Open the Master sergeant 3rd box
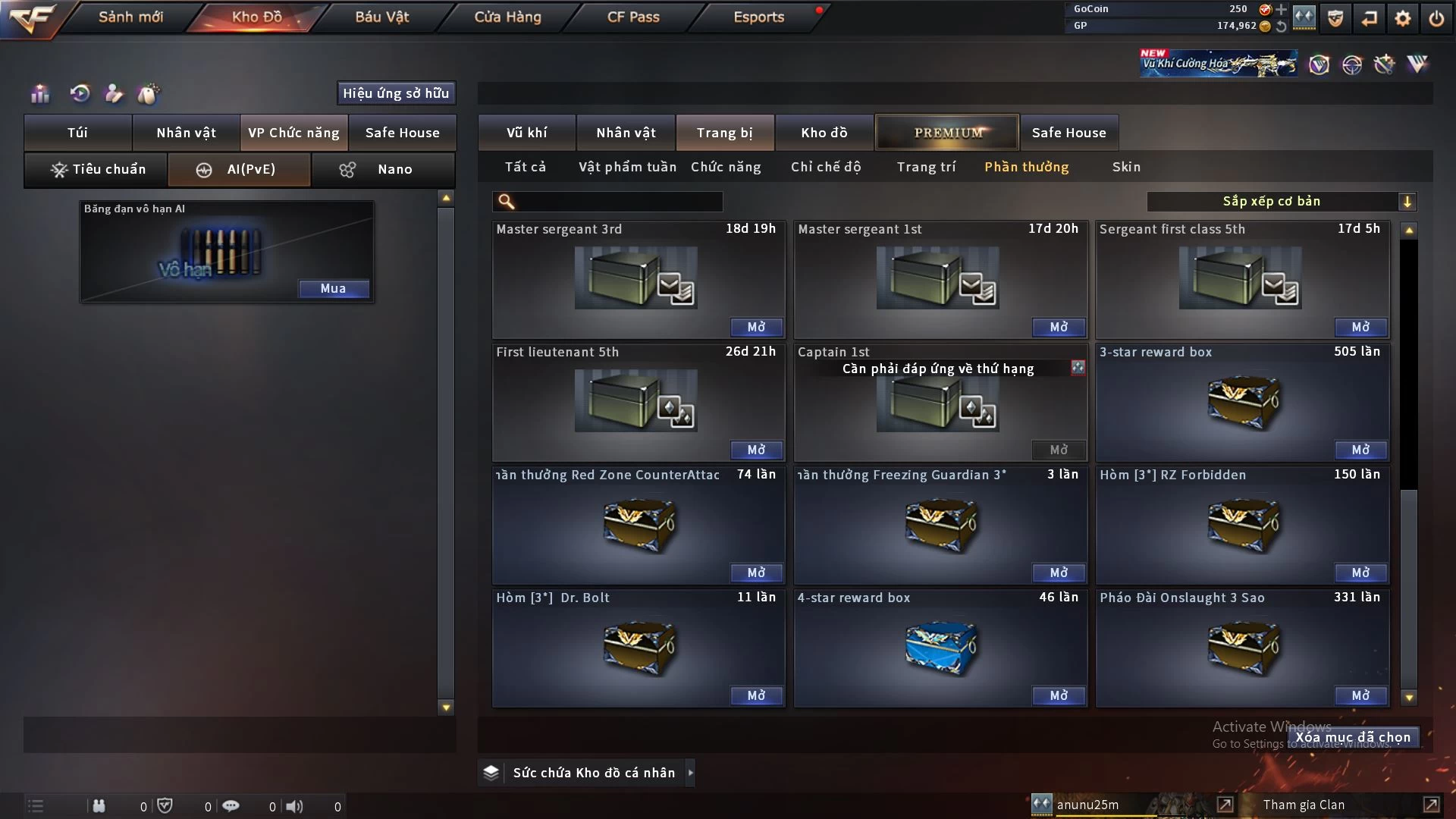1456x819 pixels. coord(756,327)
